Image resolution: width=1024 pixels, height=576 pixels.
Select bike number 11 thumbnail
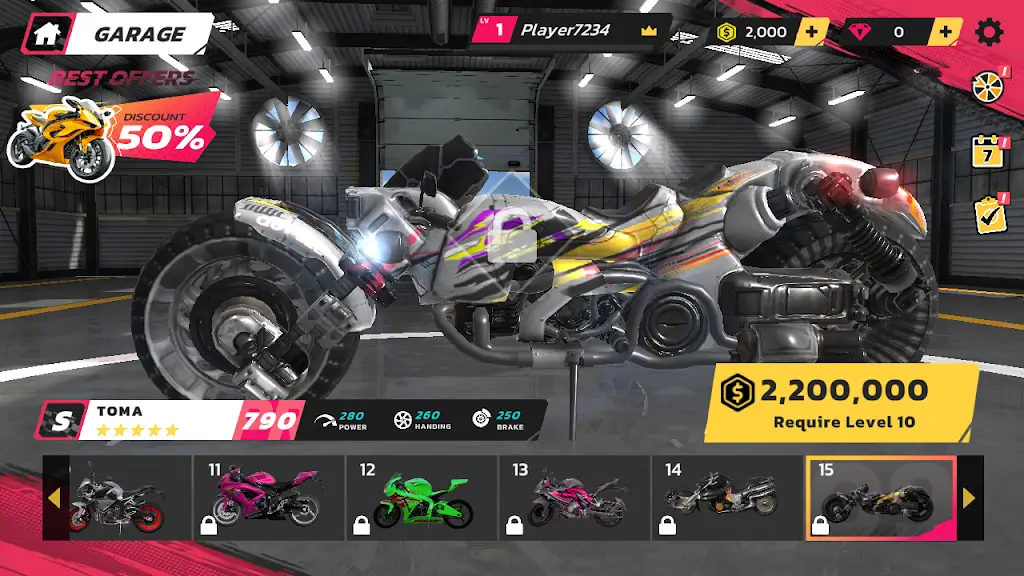tap(268, 498)
